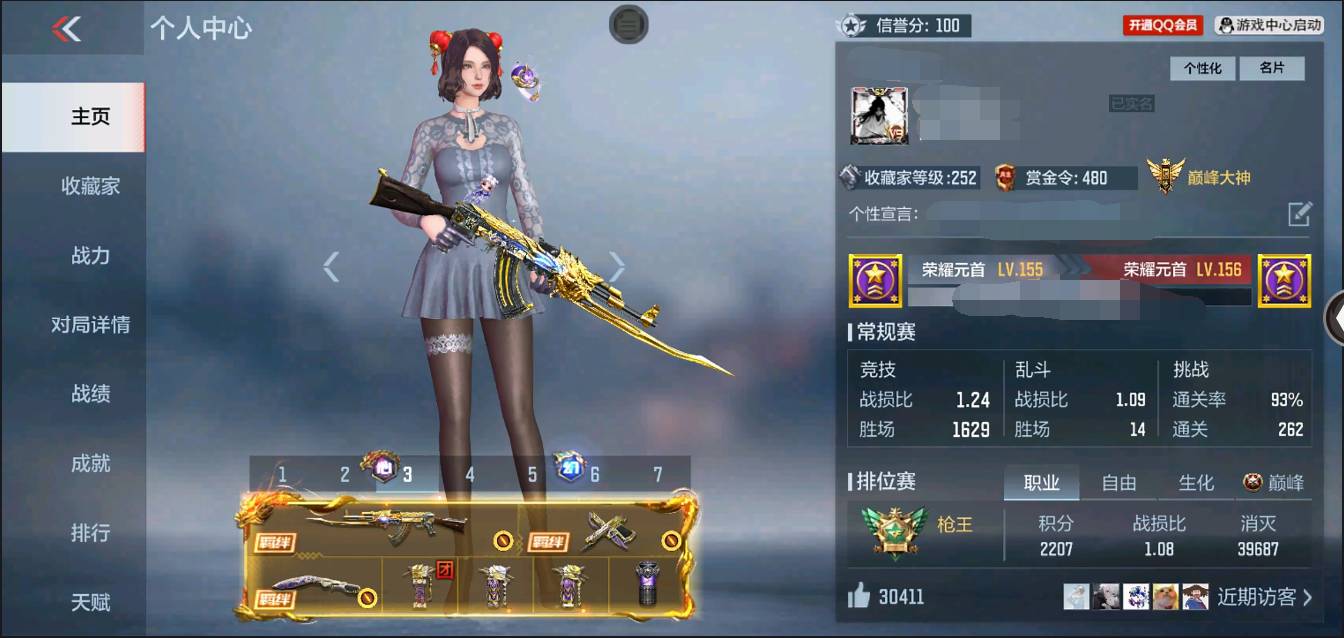Open 对局详情 match details
This screenshot has height=638, width=1344.
[x=90, y=325]
